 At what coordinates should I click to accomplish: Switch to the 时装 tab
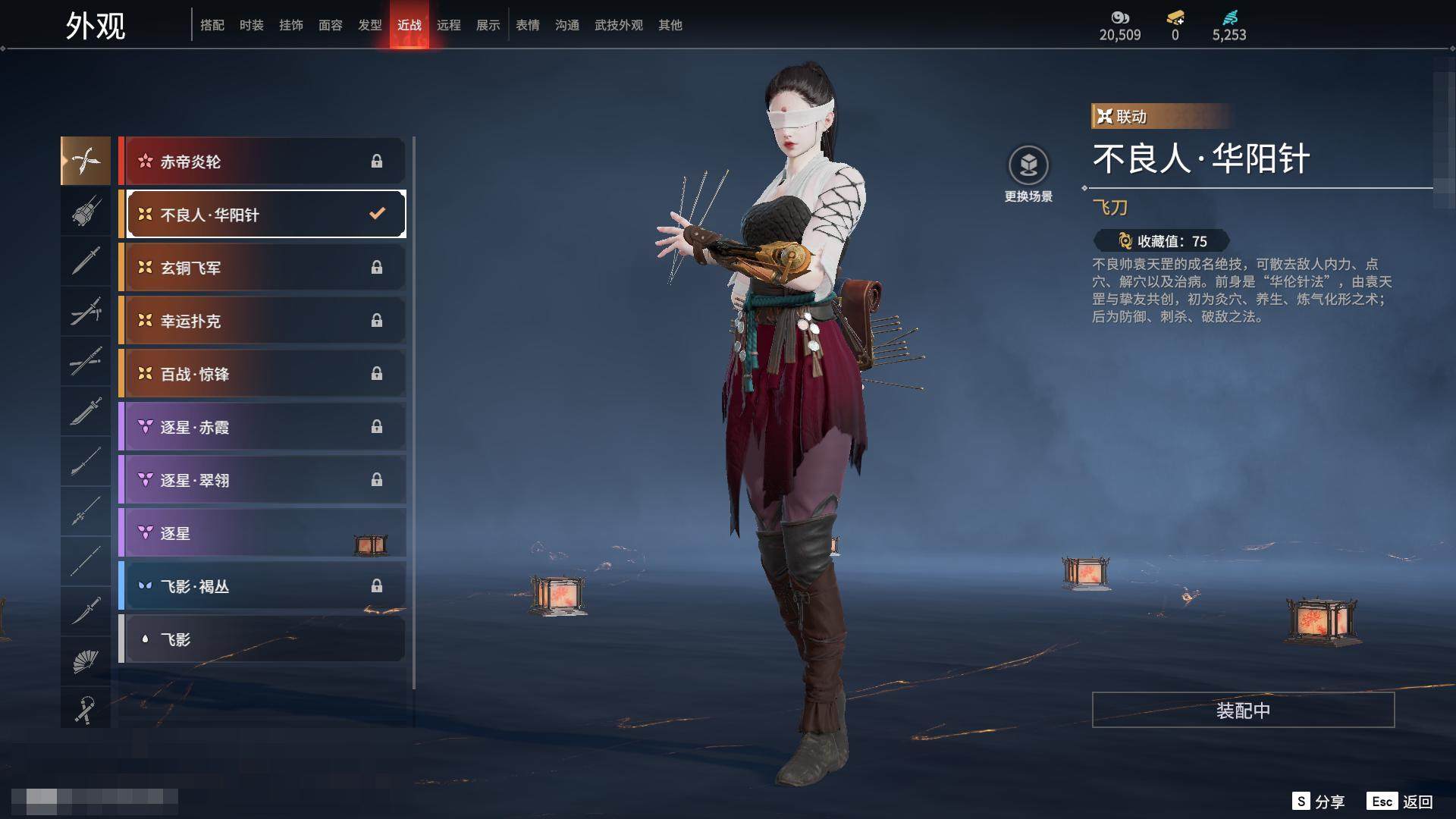click(251, 26)
